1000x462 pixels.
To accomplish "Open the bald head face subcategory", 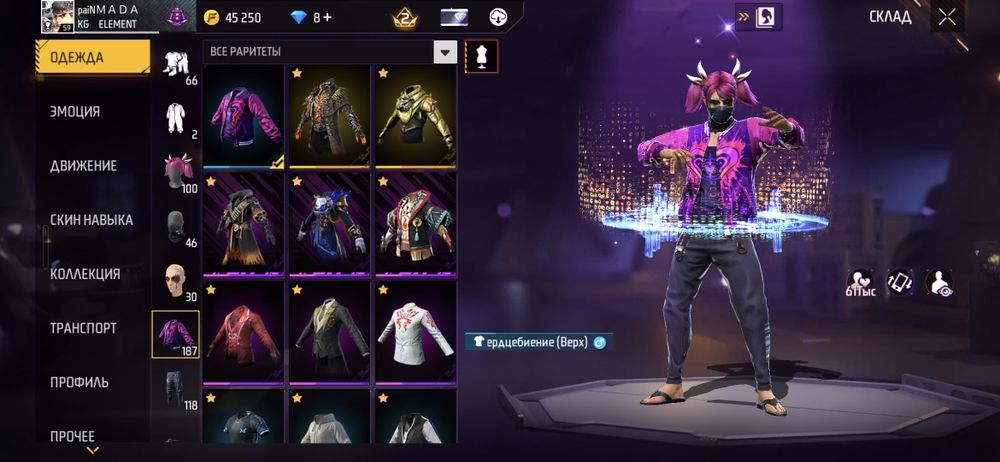I will tap(176, 280).
